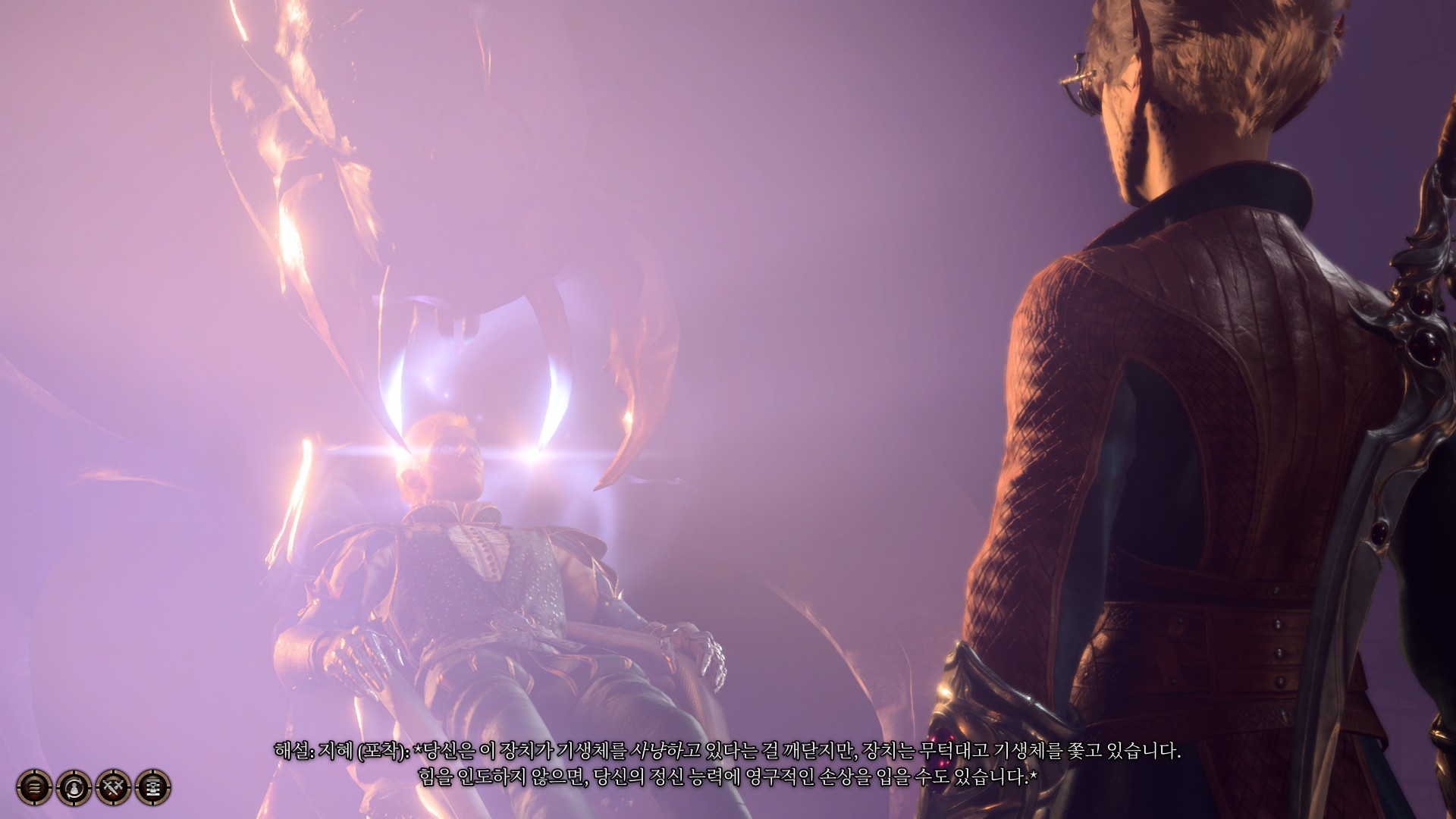1456x819 pixels.
Task: Select the crossed swords icon
Action: click(x=114, y=788)
